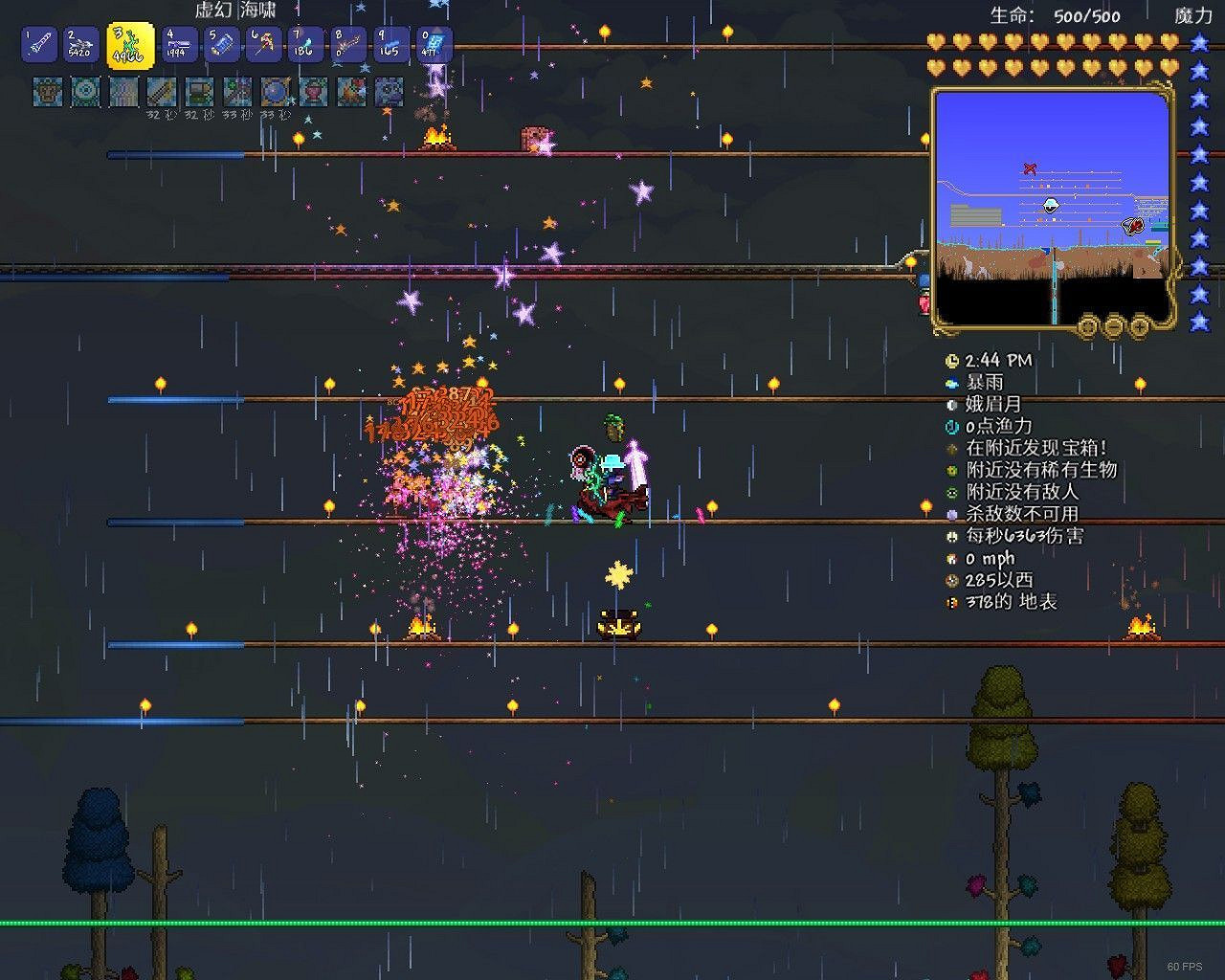Click the in-game clock showing 2:44 PM

[x=951, y=361]
